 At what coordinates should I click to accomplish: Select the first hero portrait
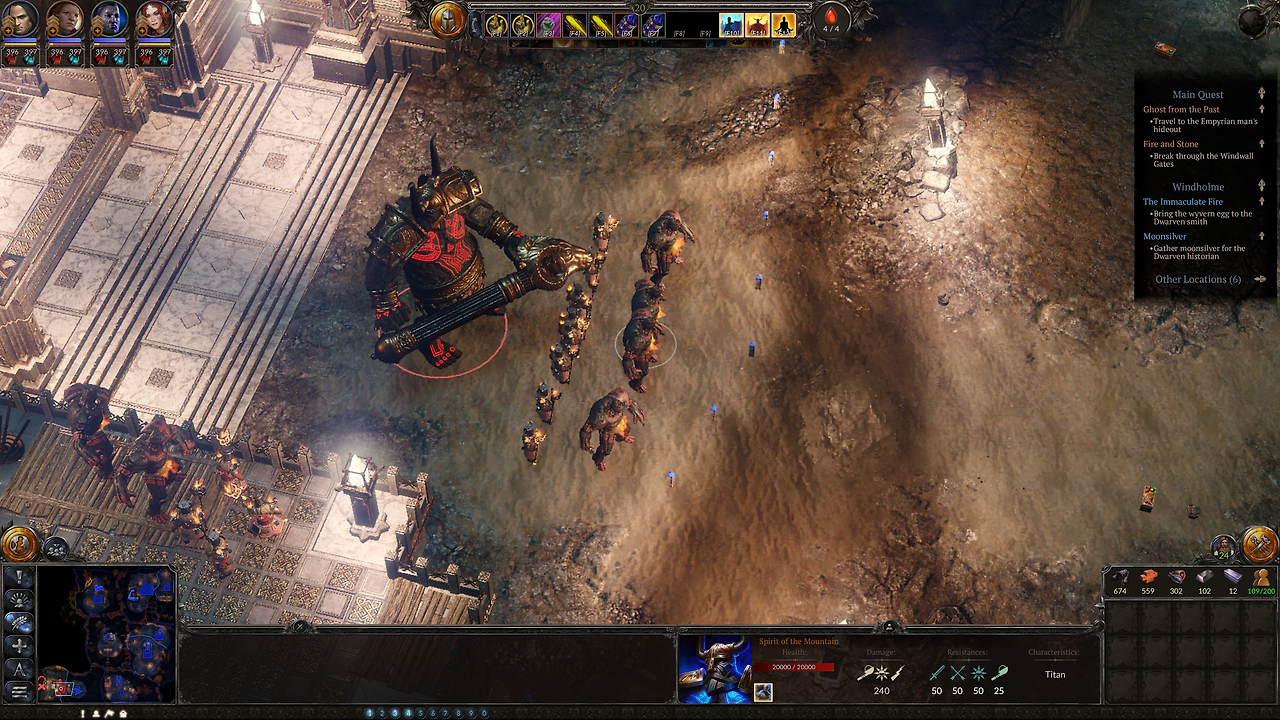pyautogui.click(x=21, y=20)
